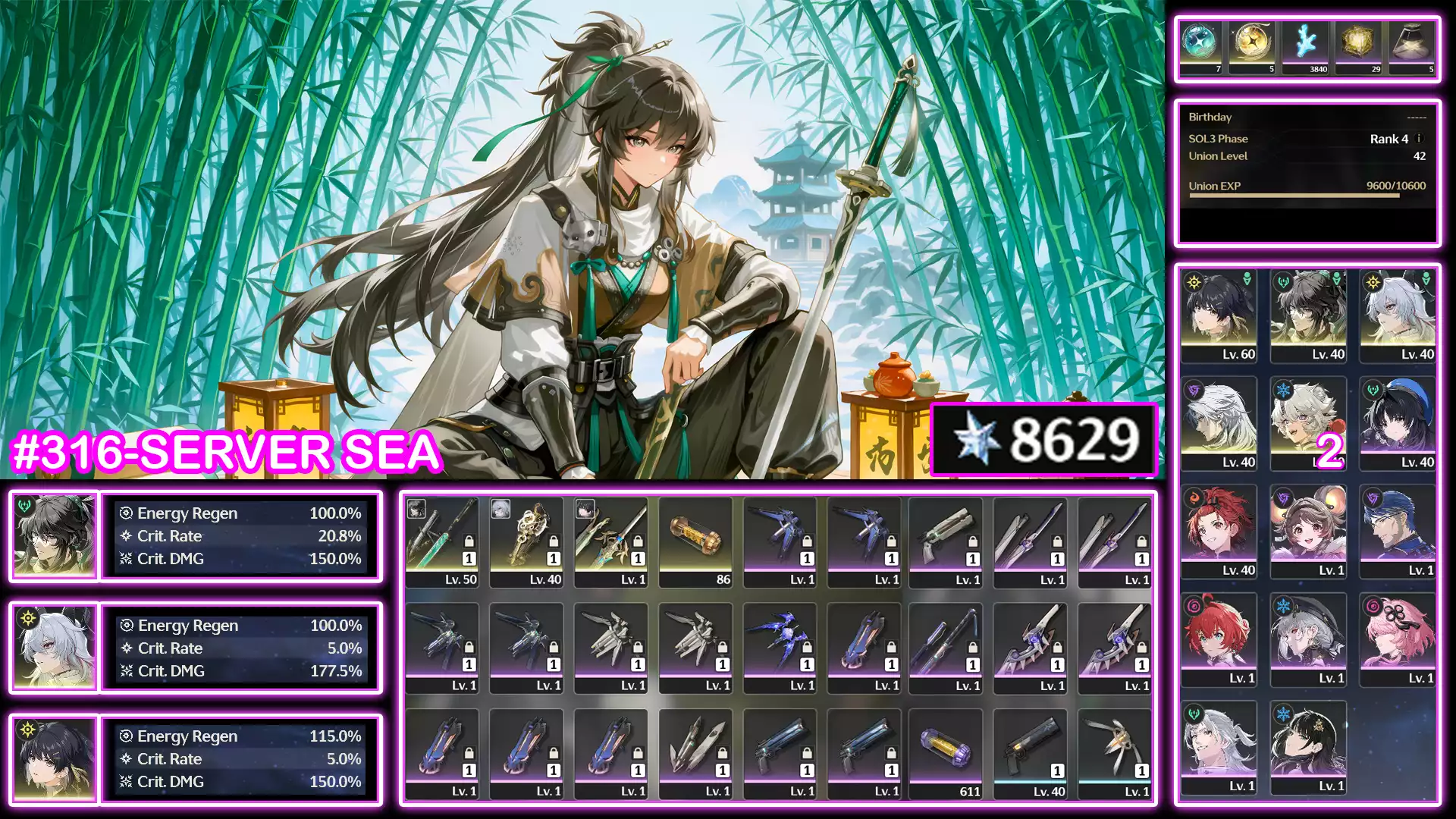
Task: Click the element icon on the Lv. 40 blue-hat character
Action: [1372, 388]
